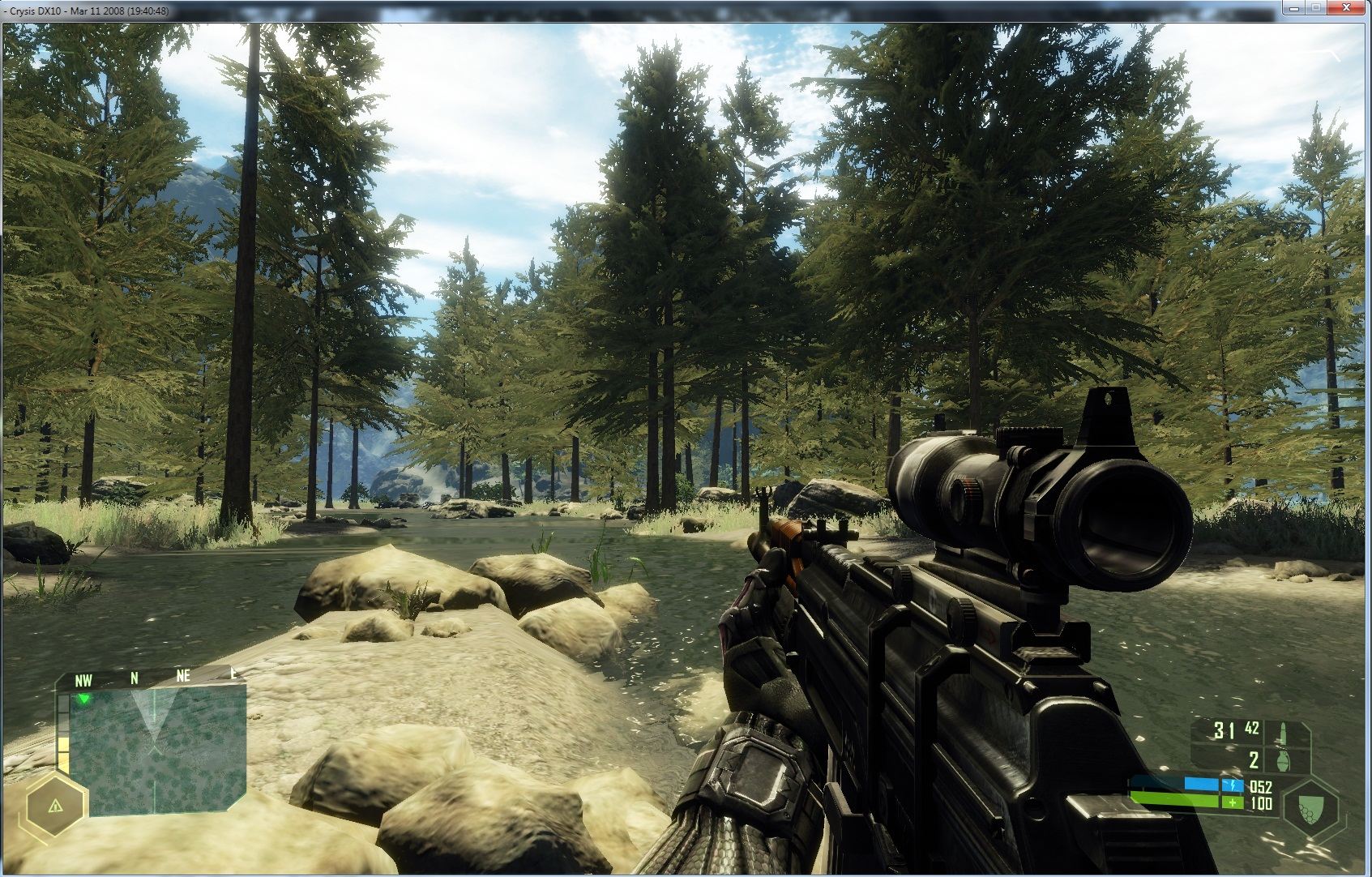Click the green objective marker on minimap
Viewport: 1372px width, 877px height.
point(83,698)
